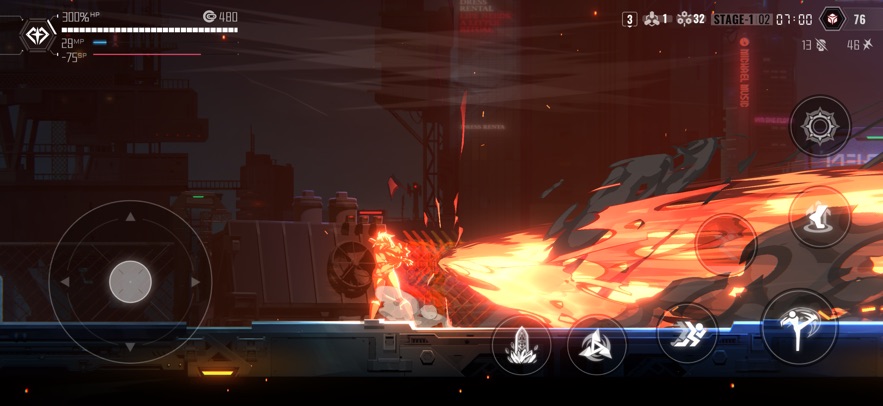Tap the virtual joystick center knob
Image resolution: width=883 pixels, height=406 pixels.
click(130, 282)
